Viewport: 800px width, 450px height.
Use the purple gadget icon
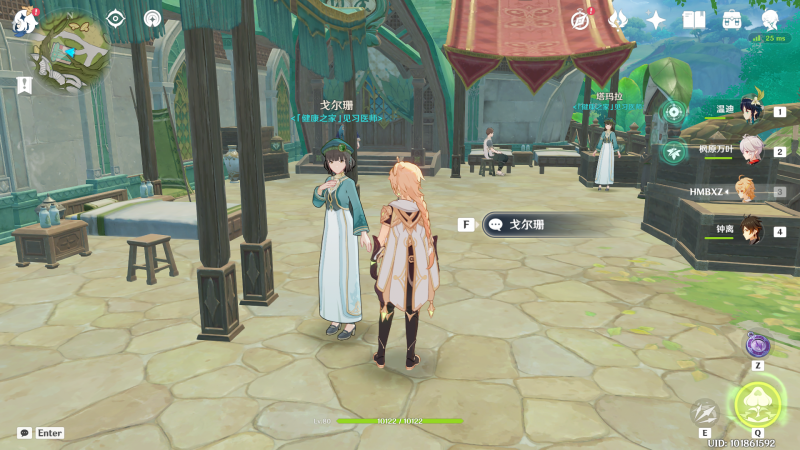(x=757, y=345)
